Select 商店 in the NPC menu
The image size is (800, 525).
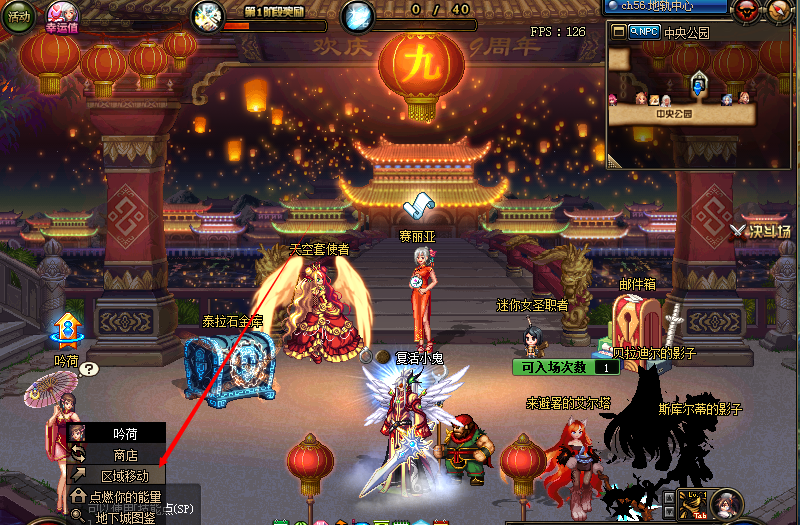(125, 455)
